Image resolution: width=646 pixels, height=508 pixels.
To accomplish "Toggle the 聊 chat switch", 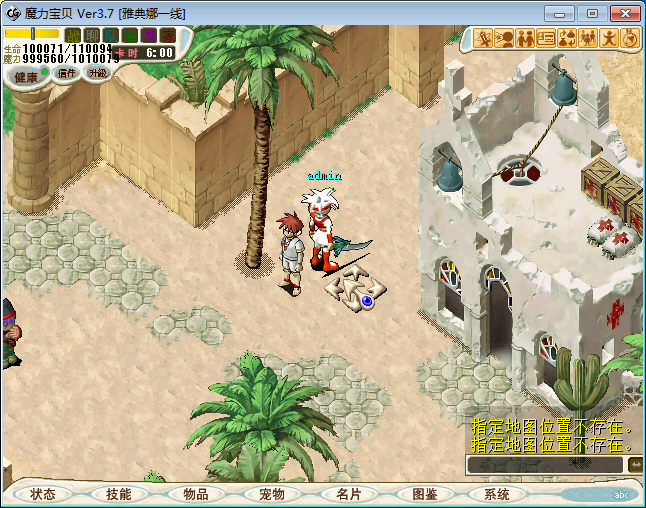I will coord(92,35).
